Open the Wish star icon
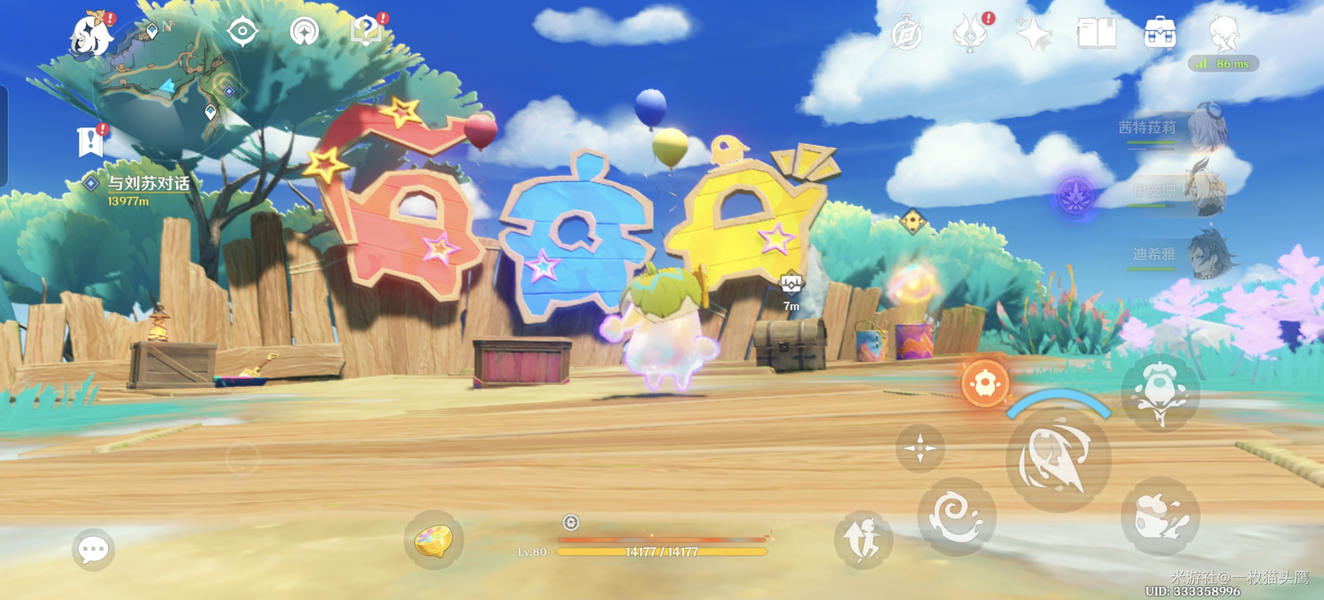Screen dimensions: 1324x600 pos(1033,34)
